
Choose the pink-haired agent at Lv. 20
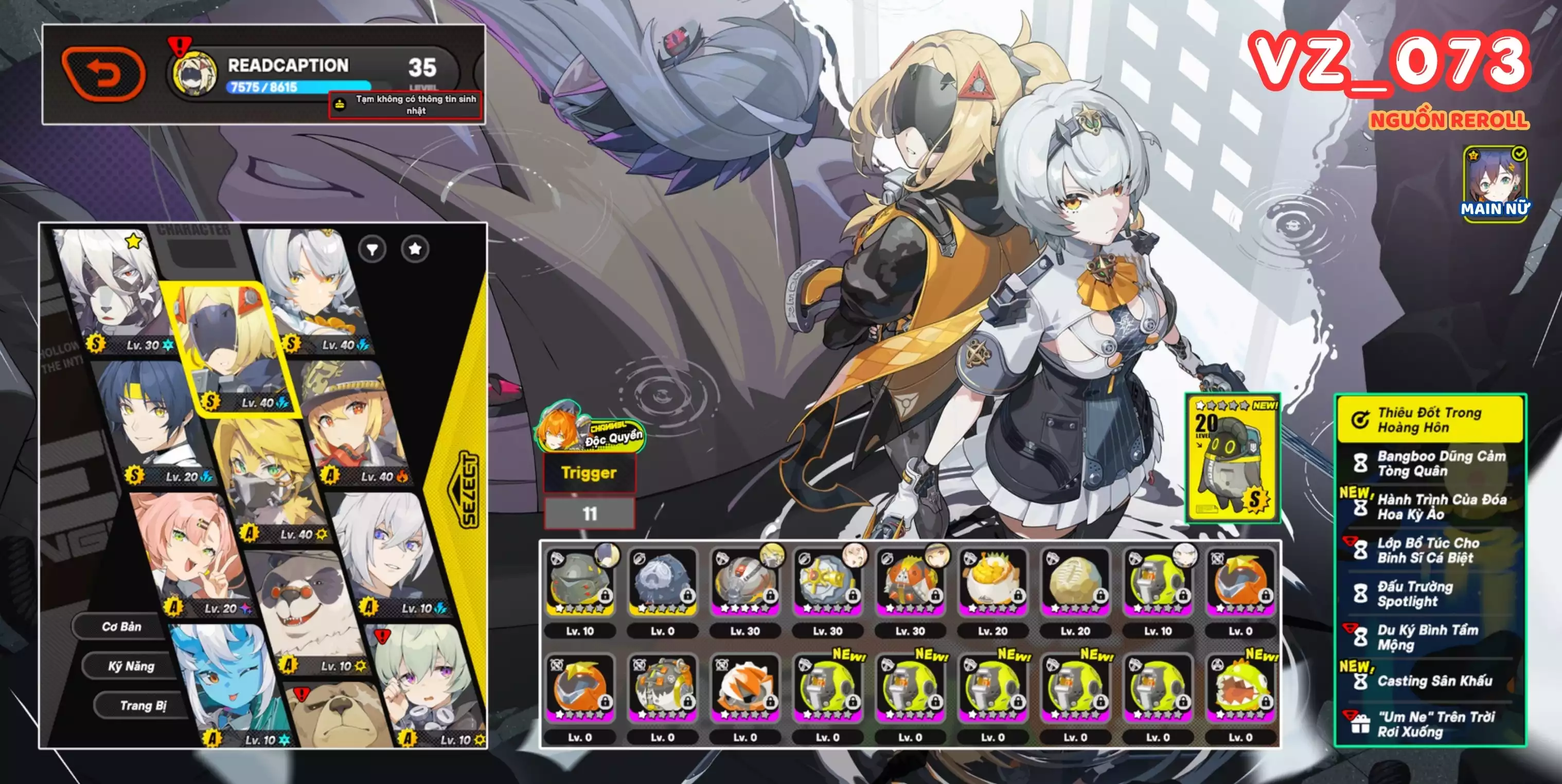coord(182,552)
